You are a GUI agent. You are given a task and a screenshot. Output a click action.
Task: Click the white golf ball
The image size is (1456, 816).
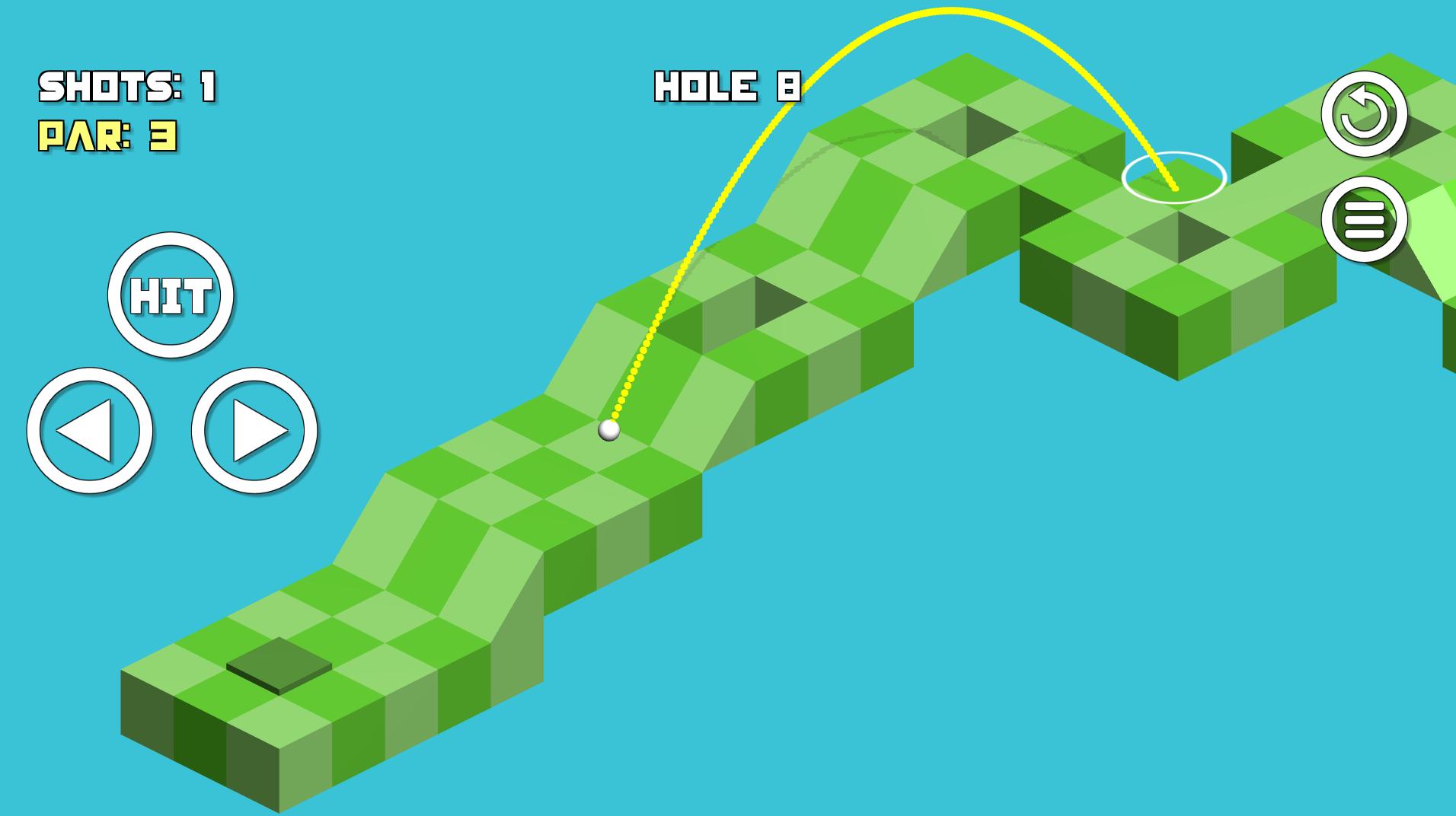click(x=609, y=432)
